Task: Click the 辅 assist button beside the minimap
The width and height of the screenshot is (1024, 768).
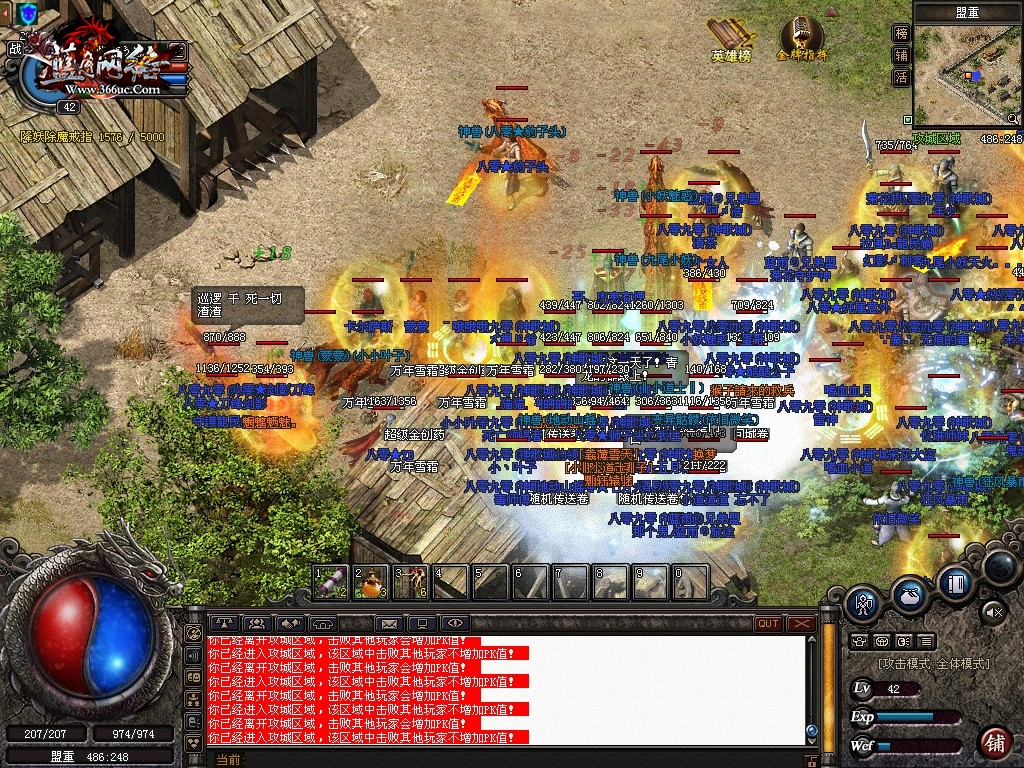Action: pos(901,55)
